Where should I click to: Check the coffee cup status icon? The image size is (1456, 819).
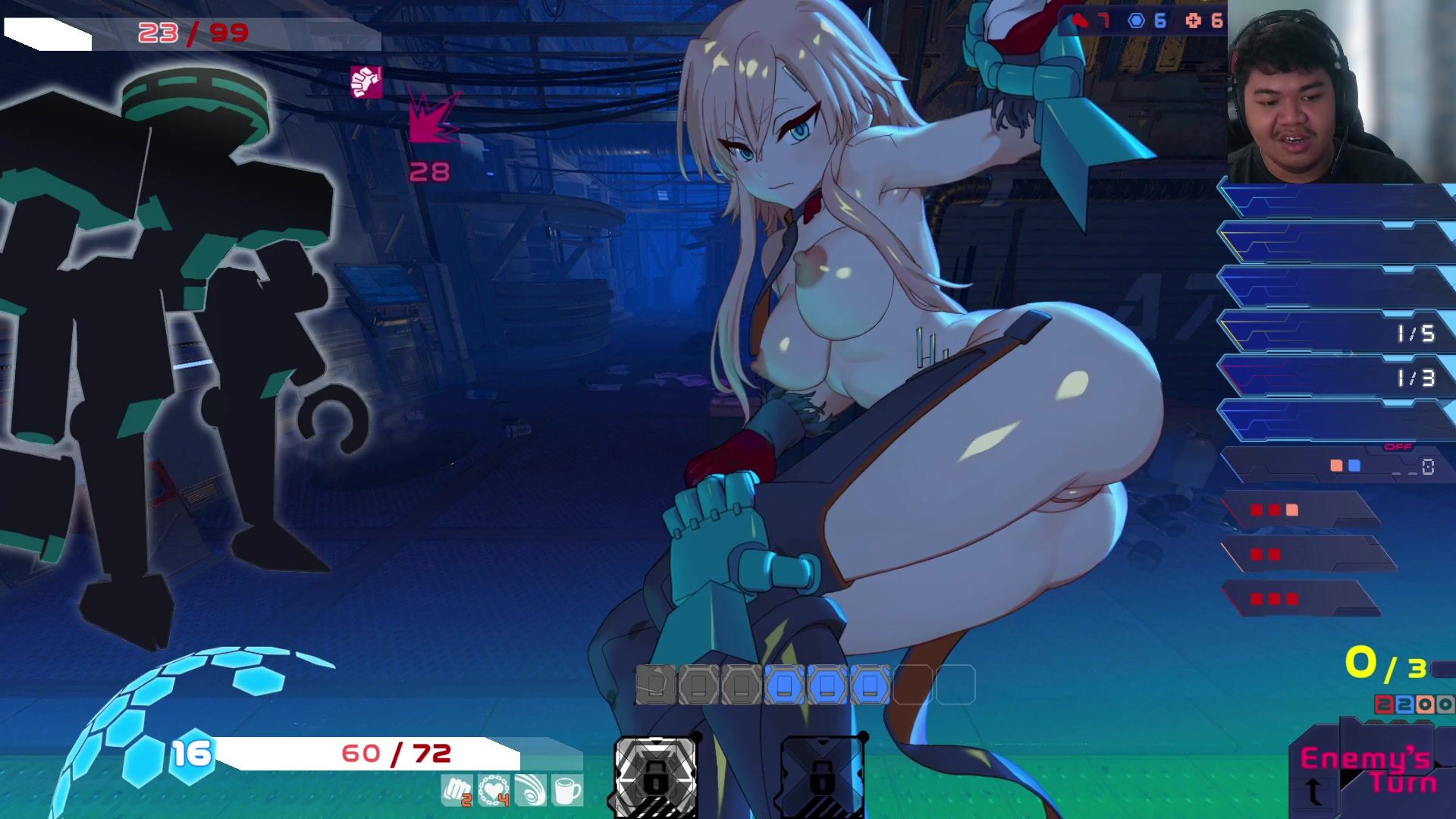coord(566,791)
